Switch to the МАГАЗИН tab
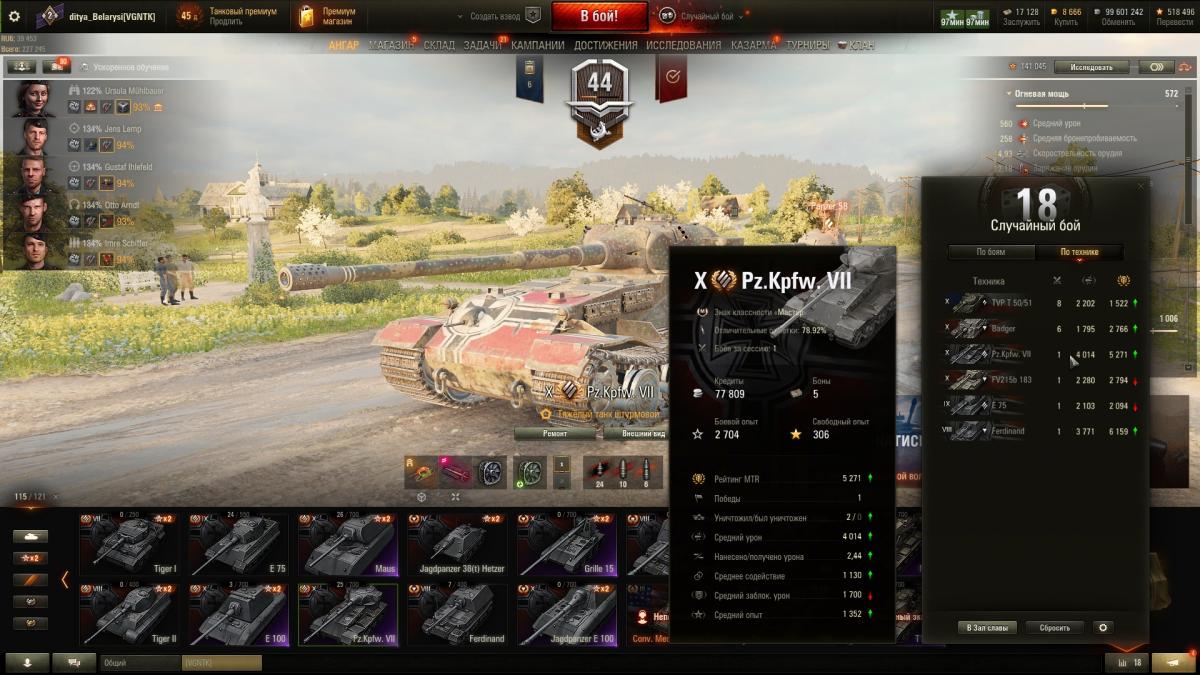This screenshot has height=675, width=1200. [x=390, y=45]
